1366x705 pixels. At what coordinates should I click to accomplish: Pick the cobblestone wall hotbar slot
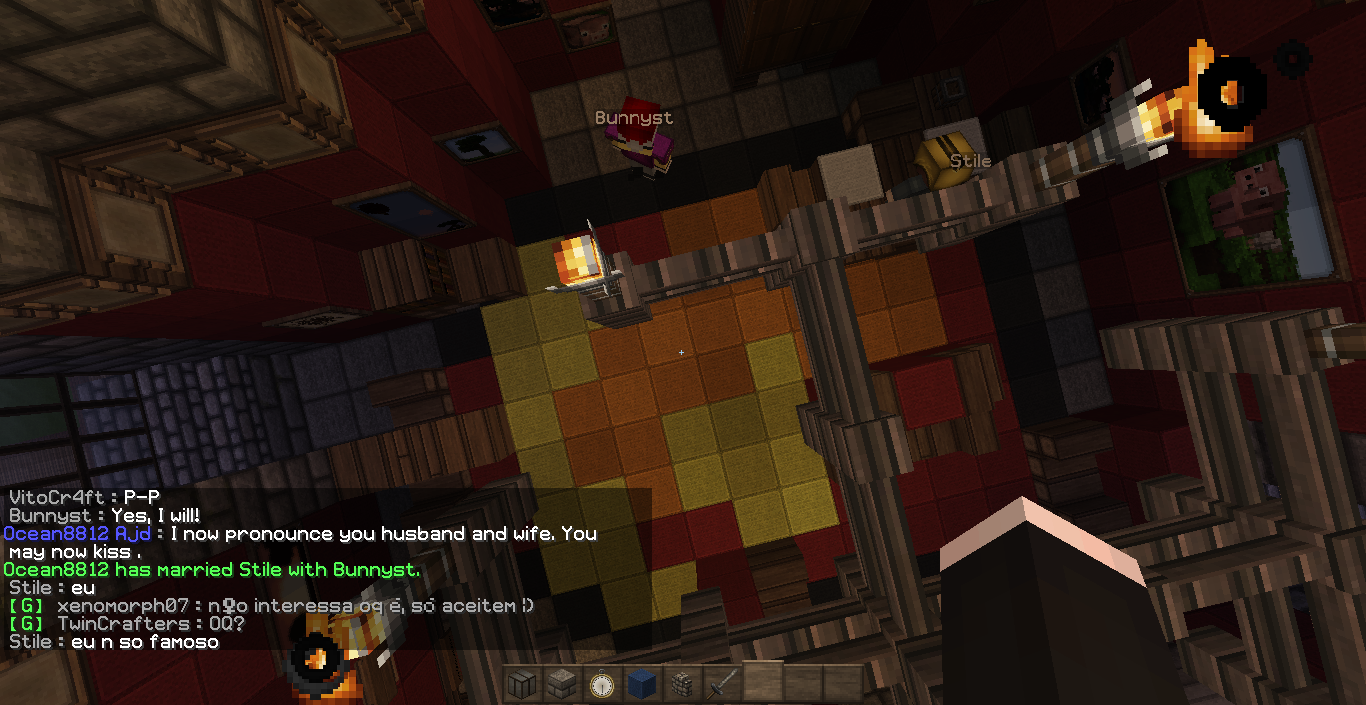click(x=682, y=685)
